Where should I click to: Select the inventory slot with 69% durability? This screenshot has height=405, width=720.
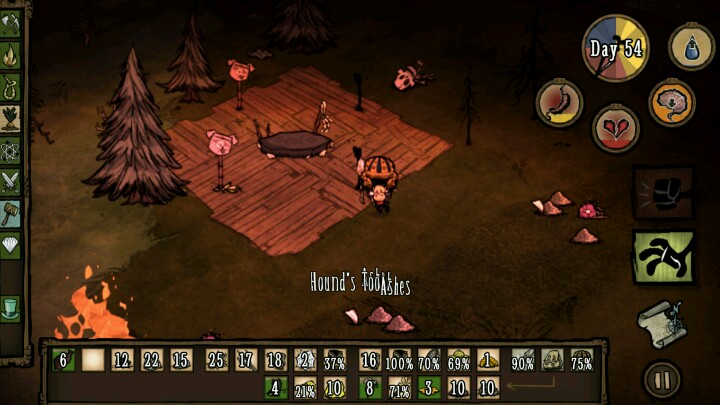459,360
